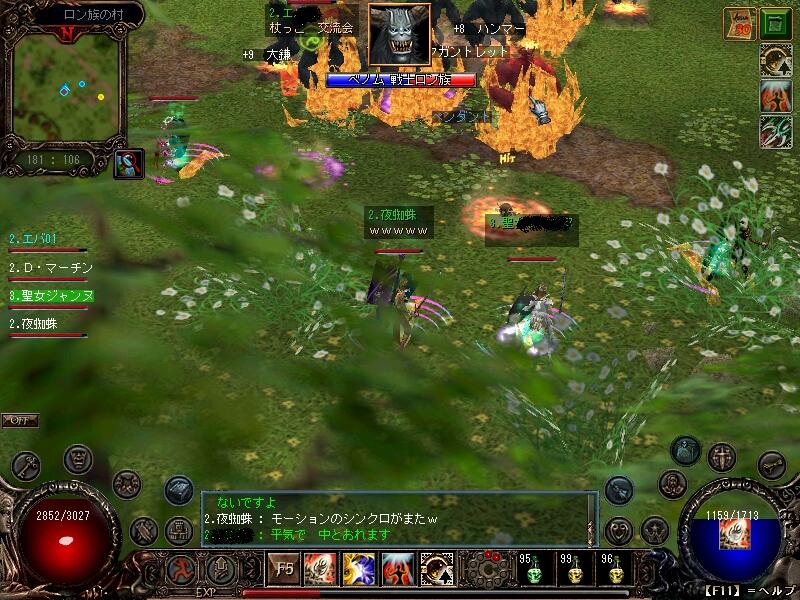
Task: Use the green potion with count 95
Action: pos(532,572)
